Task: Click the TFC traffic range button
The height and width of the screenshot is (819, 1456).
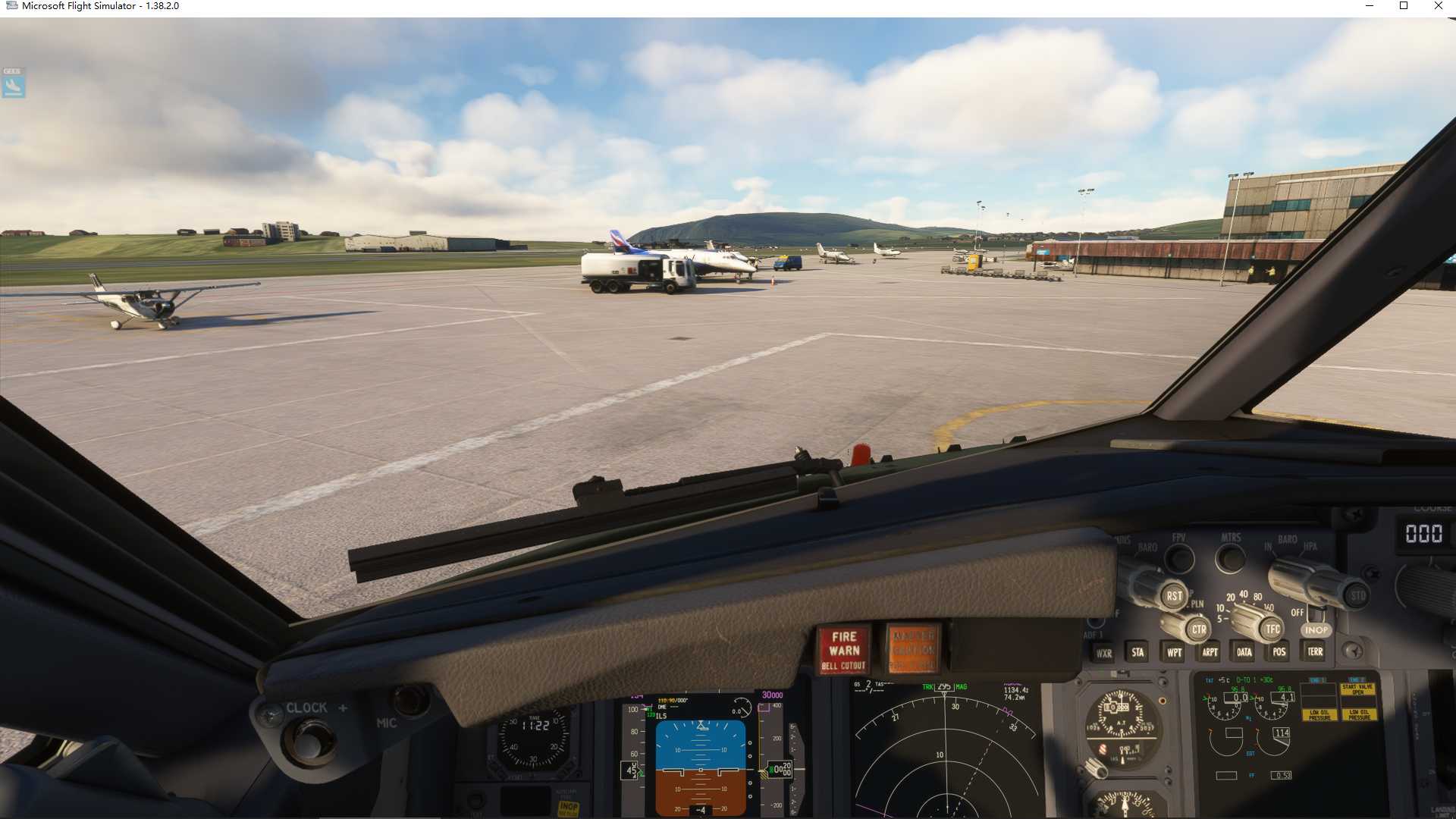Action: point(1272,629)
